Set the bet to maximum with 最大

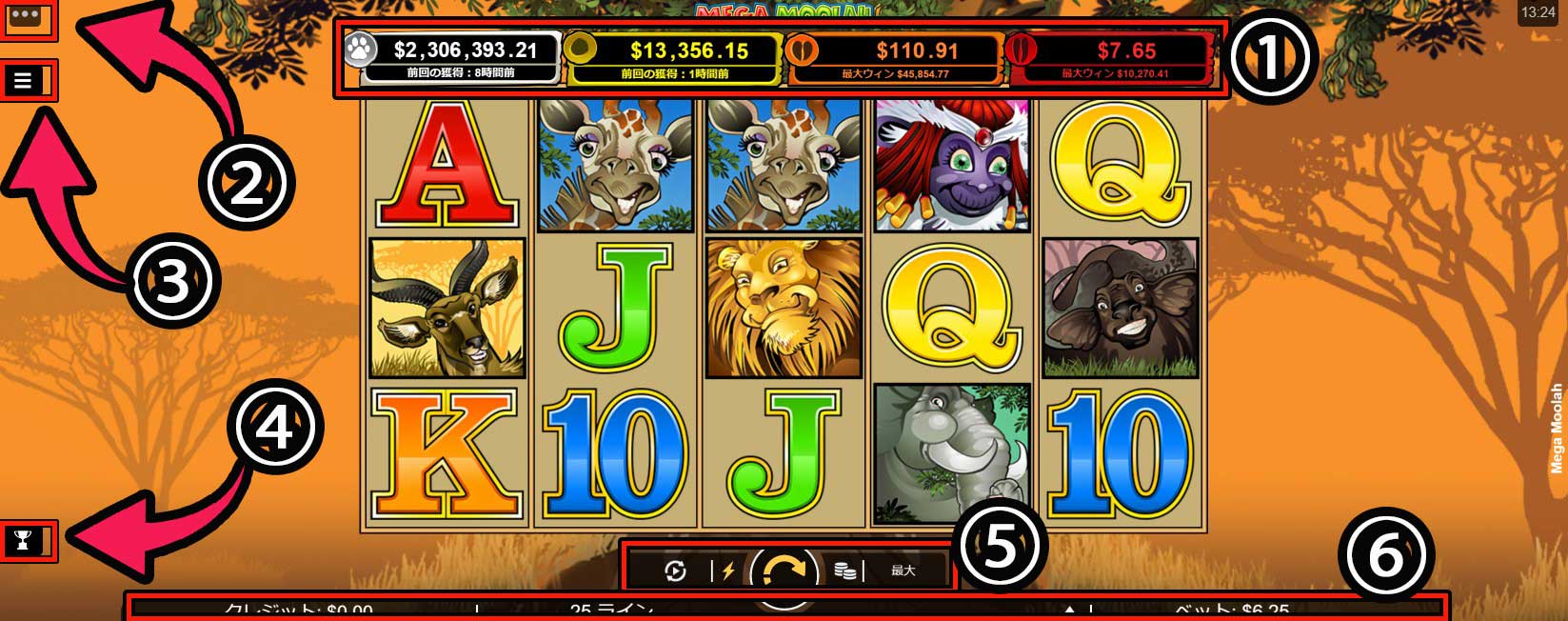[x=903, y=571]
